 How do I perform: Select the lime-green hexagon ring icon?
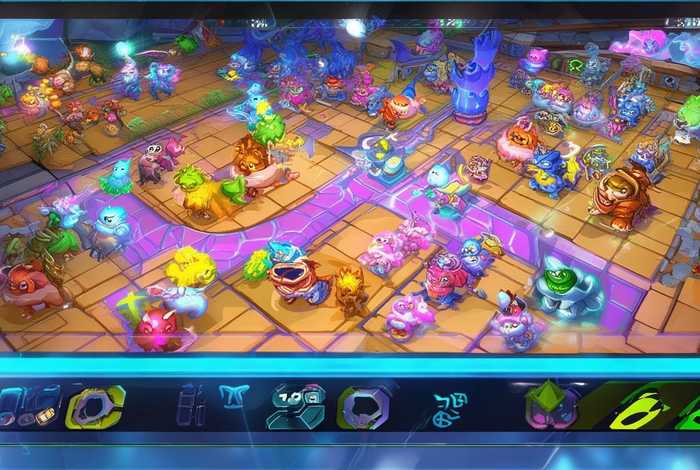(x=95, y=407)
